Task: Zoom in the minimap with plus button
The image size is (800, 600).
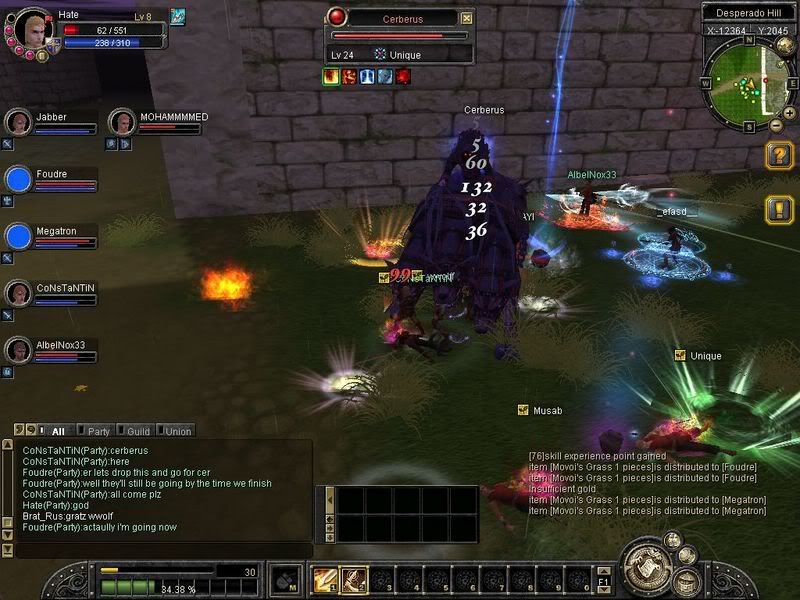Action: pos(789,112)
